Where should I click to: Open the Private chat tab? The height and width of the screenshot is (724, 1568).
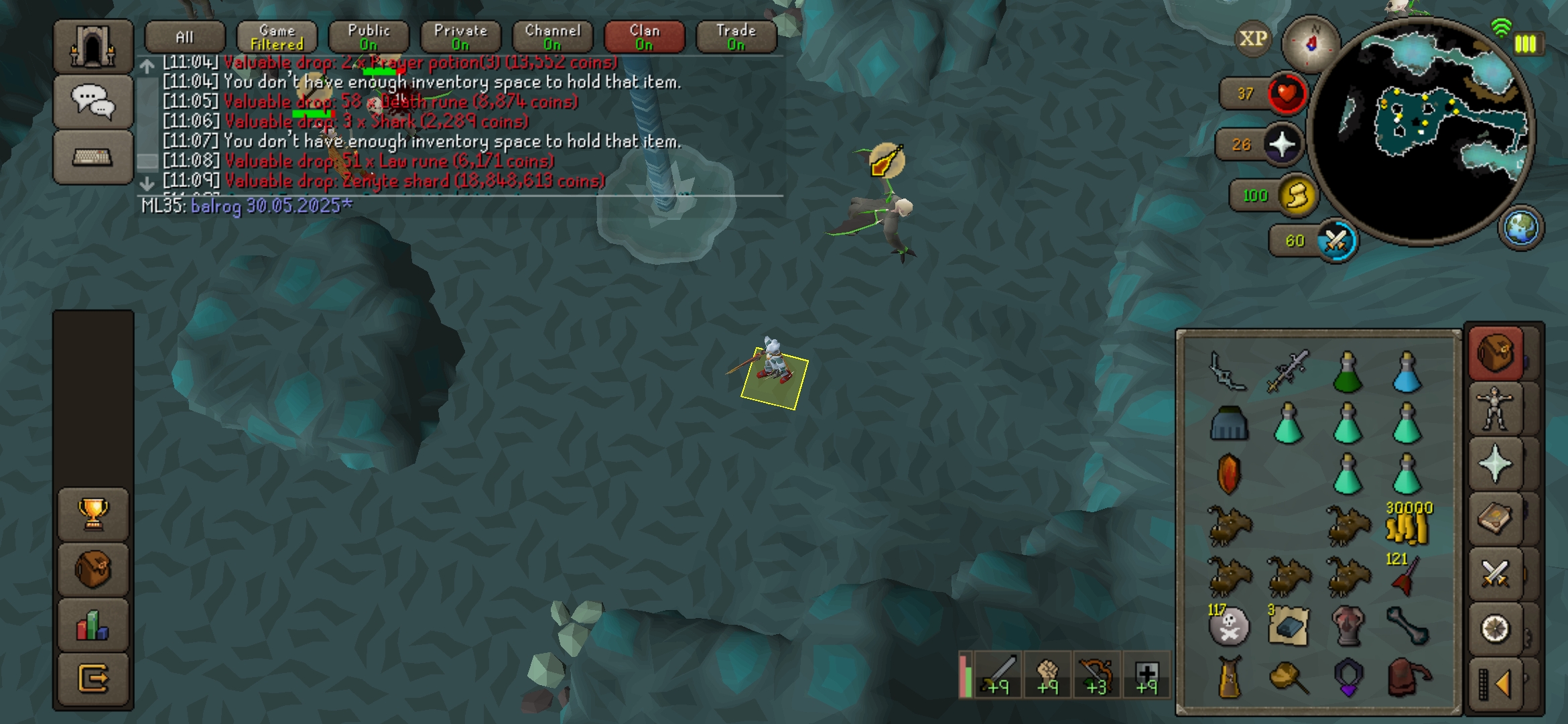click(460, 37)
